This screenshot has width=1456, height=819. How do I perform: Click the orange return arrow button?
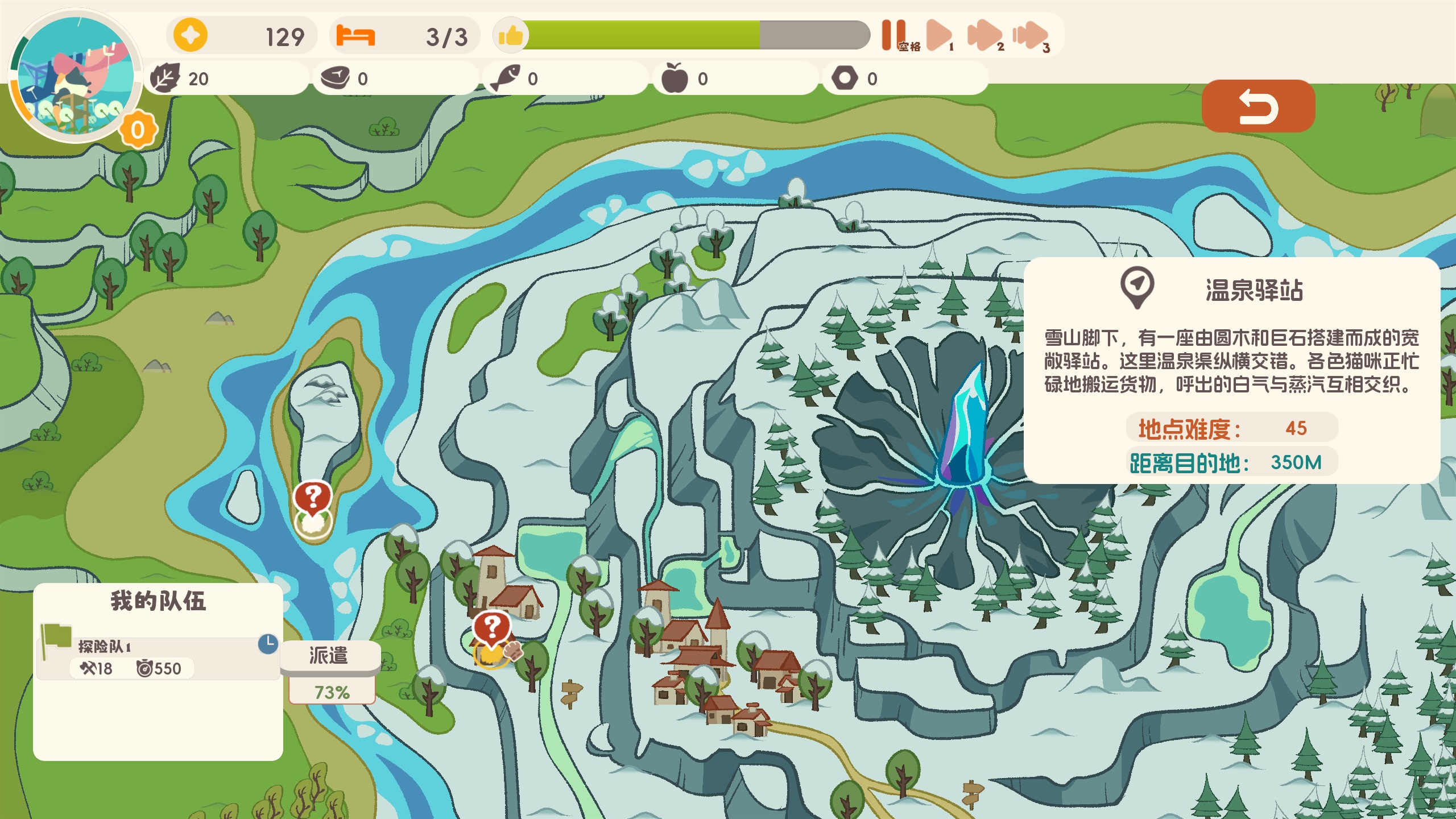point(1258,106)
